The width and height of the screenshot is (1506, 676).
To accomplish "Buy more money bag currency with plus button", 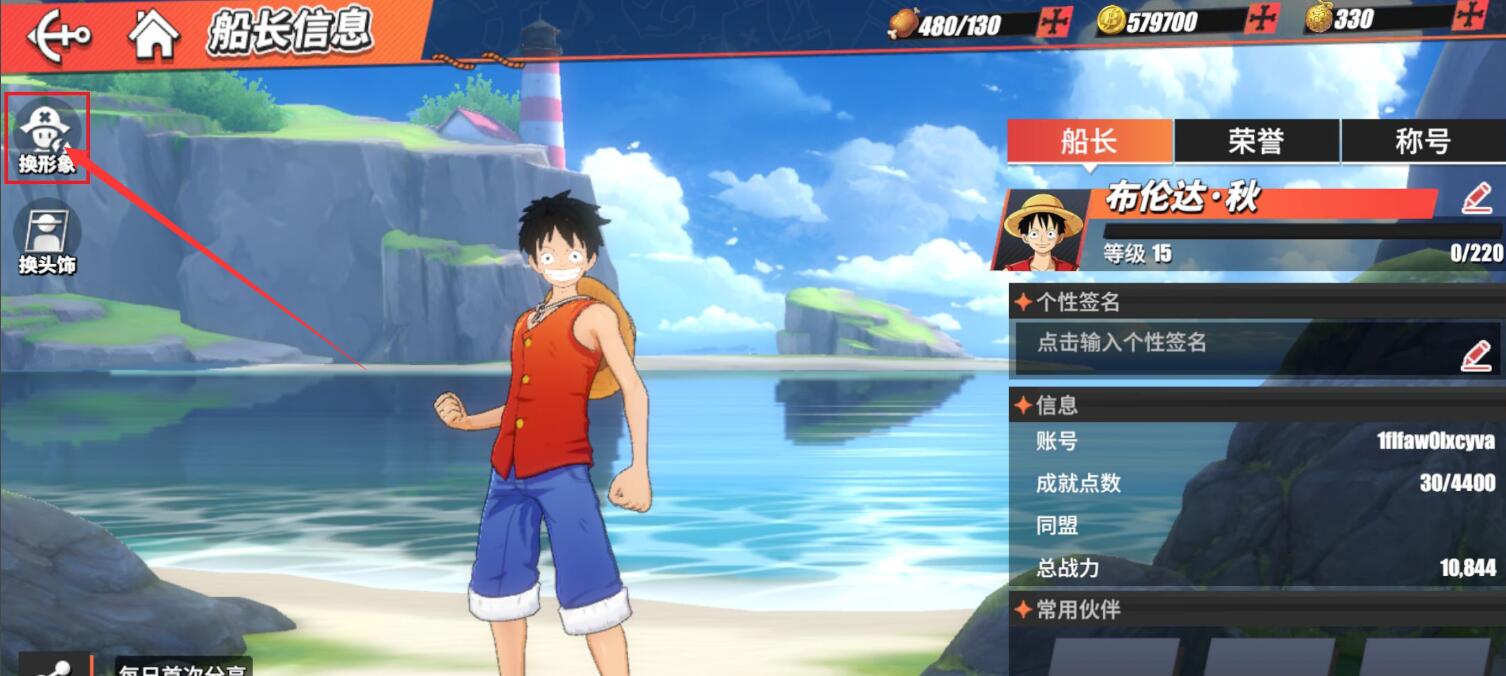I will tap(1470, 15).
